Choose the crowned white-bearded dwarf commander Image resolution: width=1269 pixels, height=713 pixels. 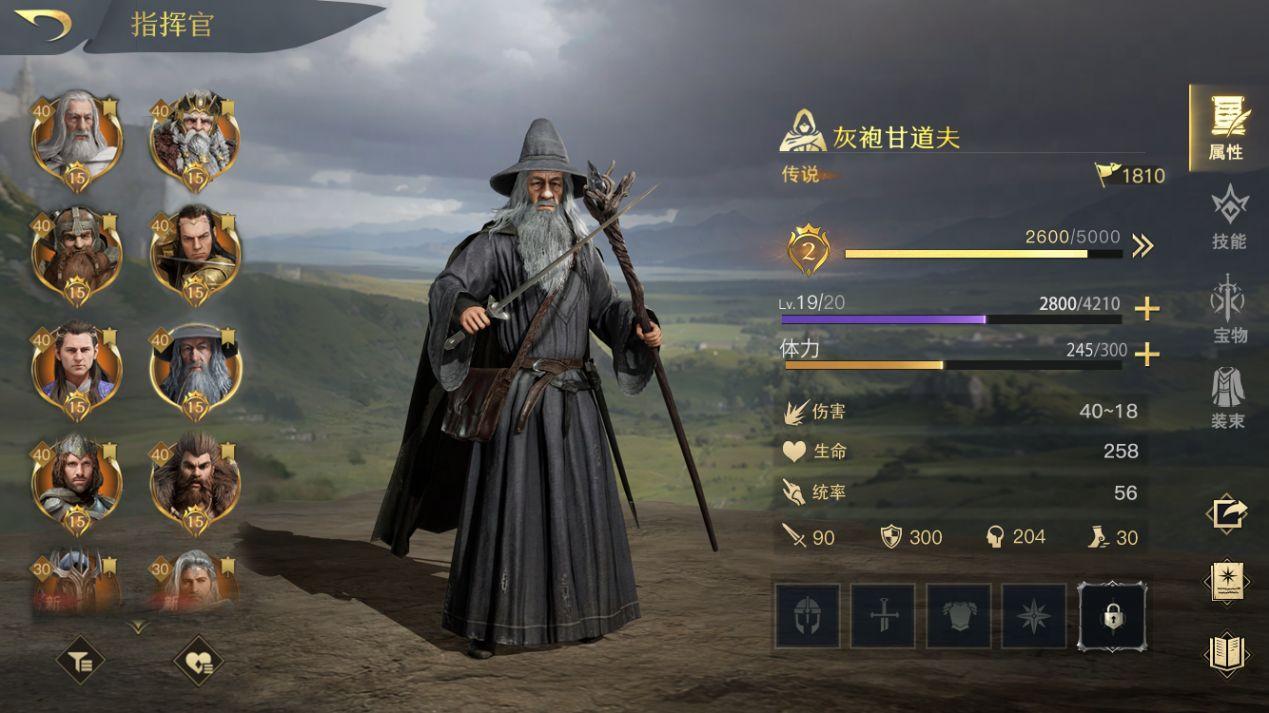click(x=195, y=137)
